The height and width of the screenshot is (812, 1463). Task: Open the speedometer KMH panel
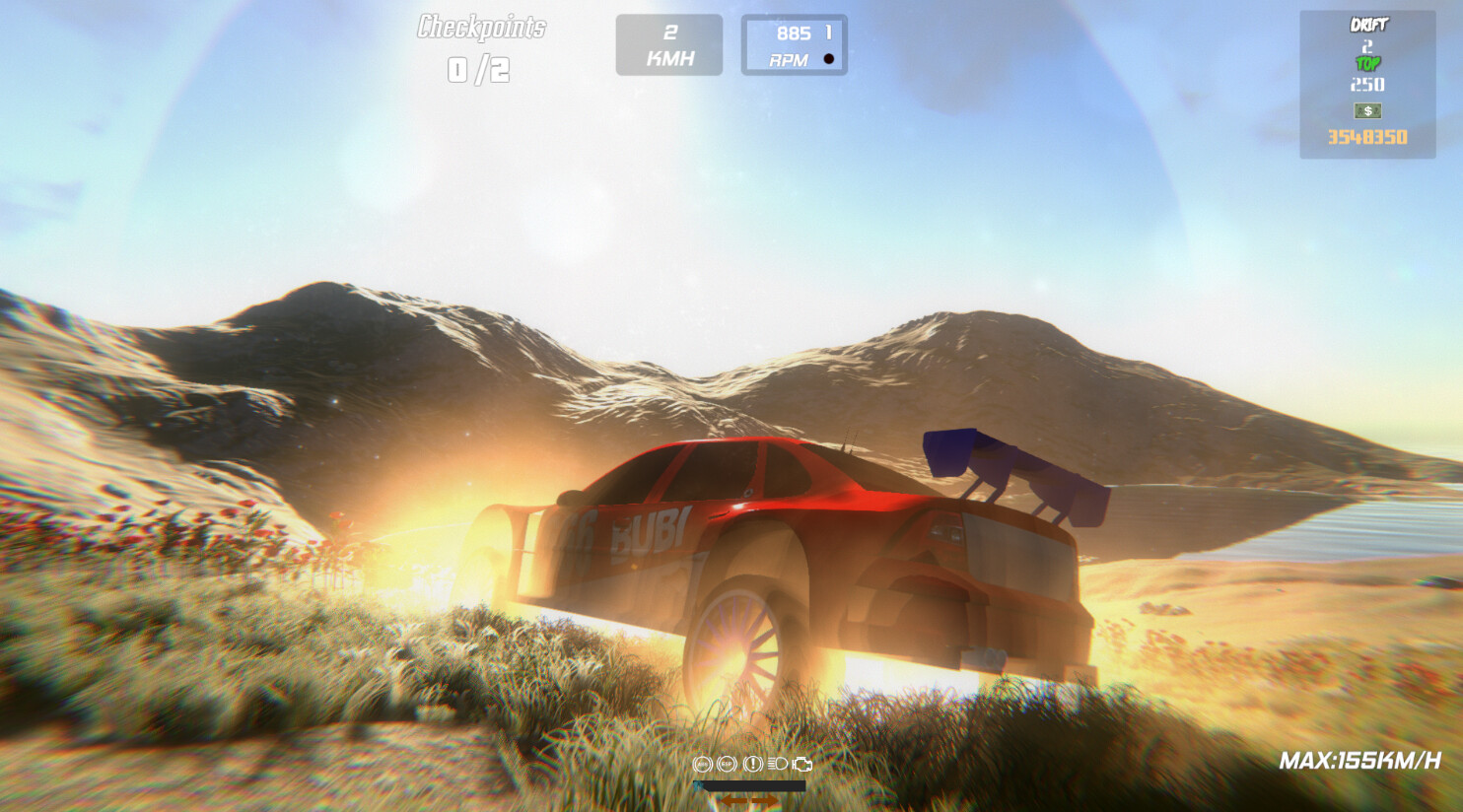pyautogui.click(x=669, y=44)
